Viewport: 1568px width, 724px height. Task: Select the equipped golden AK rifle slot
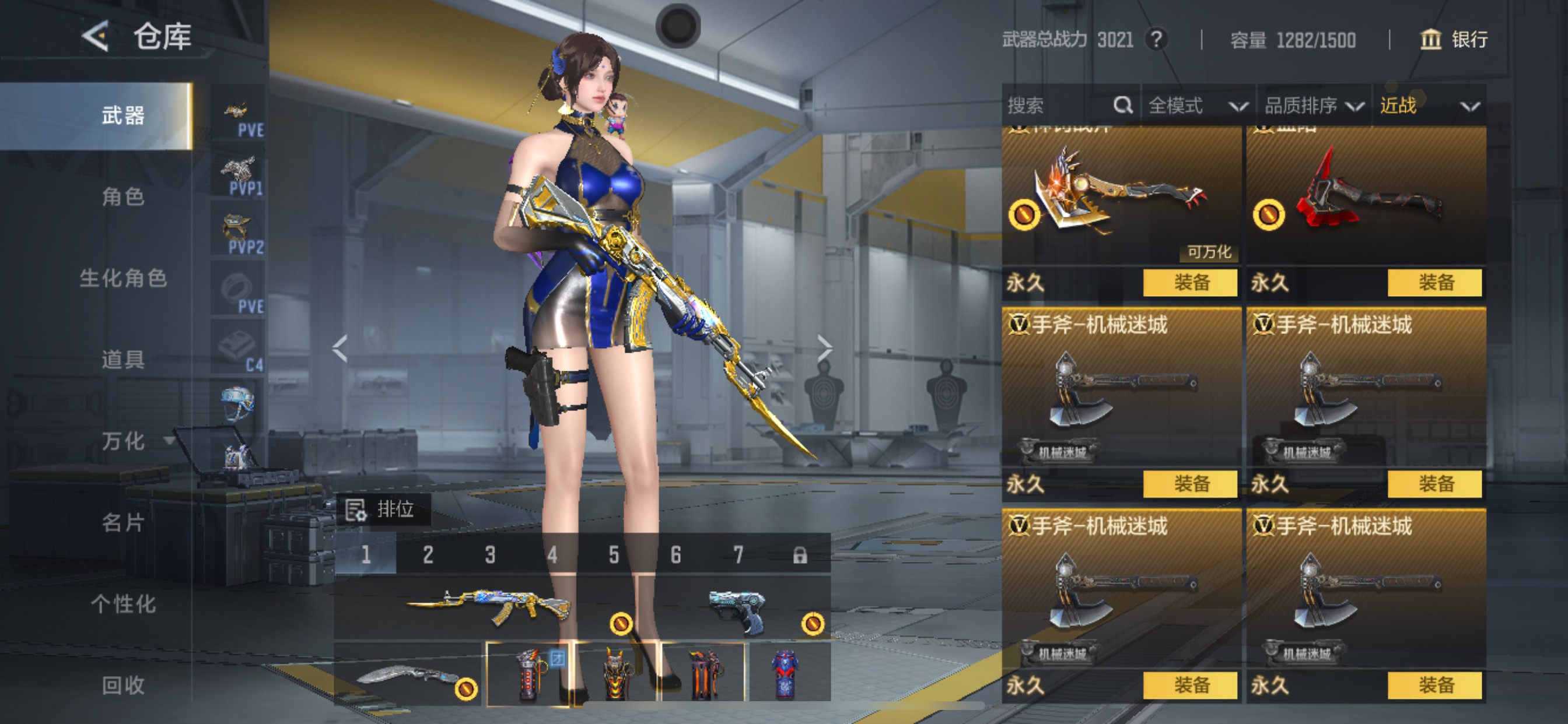pos(487,608)
